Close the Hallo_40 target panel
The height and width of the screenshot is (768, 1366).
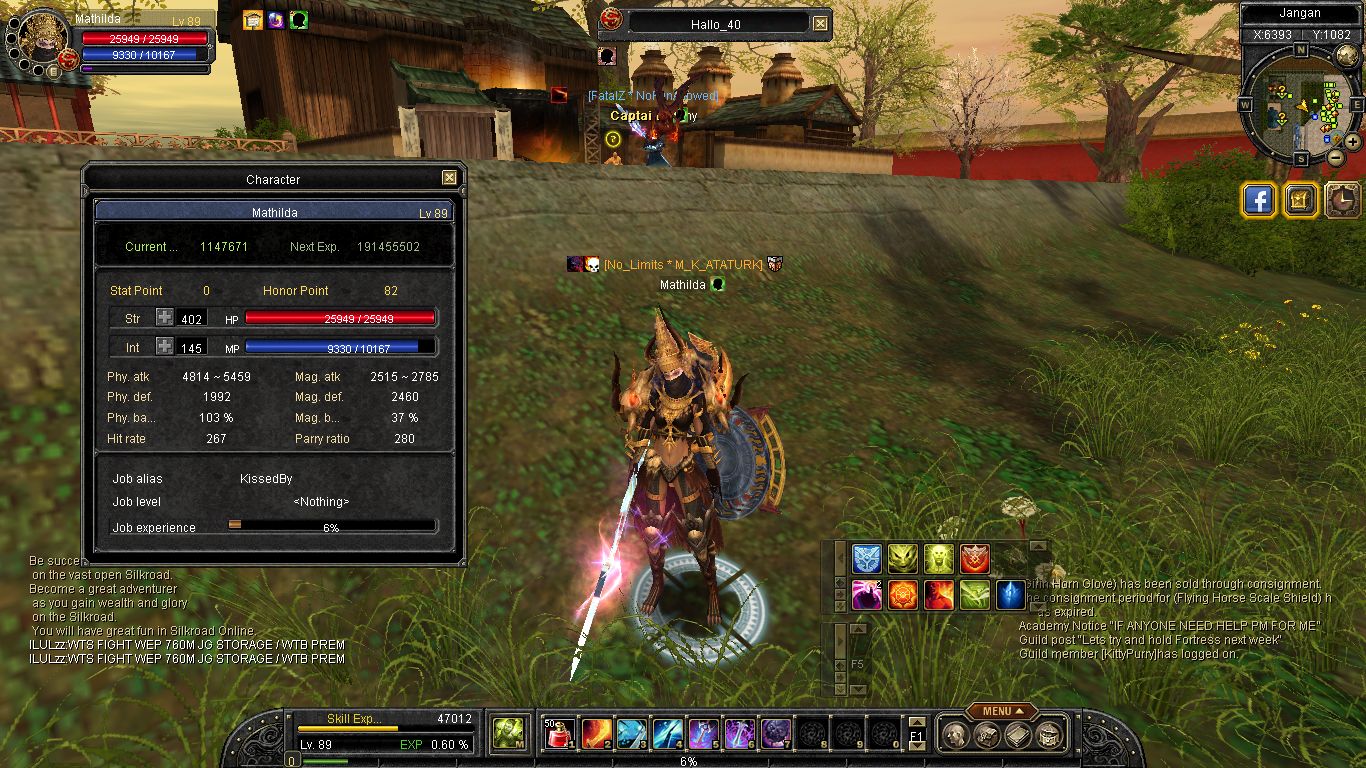pyautogui.click(x=820, y=23)
